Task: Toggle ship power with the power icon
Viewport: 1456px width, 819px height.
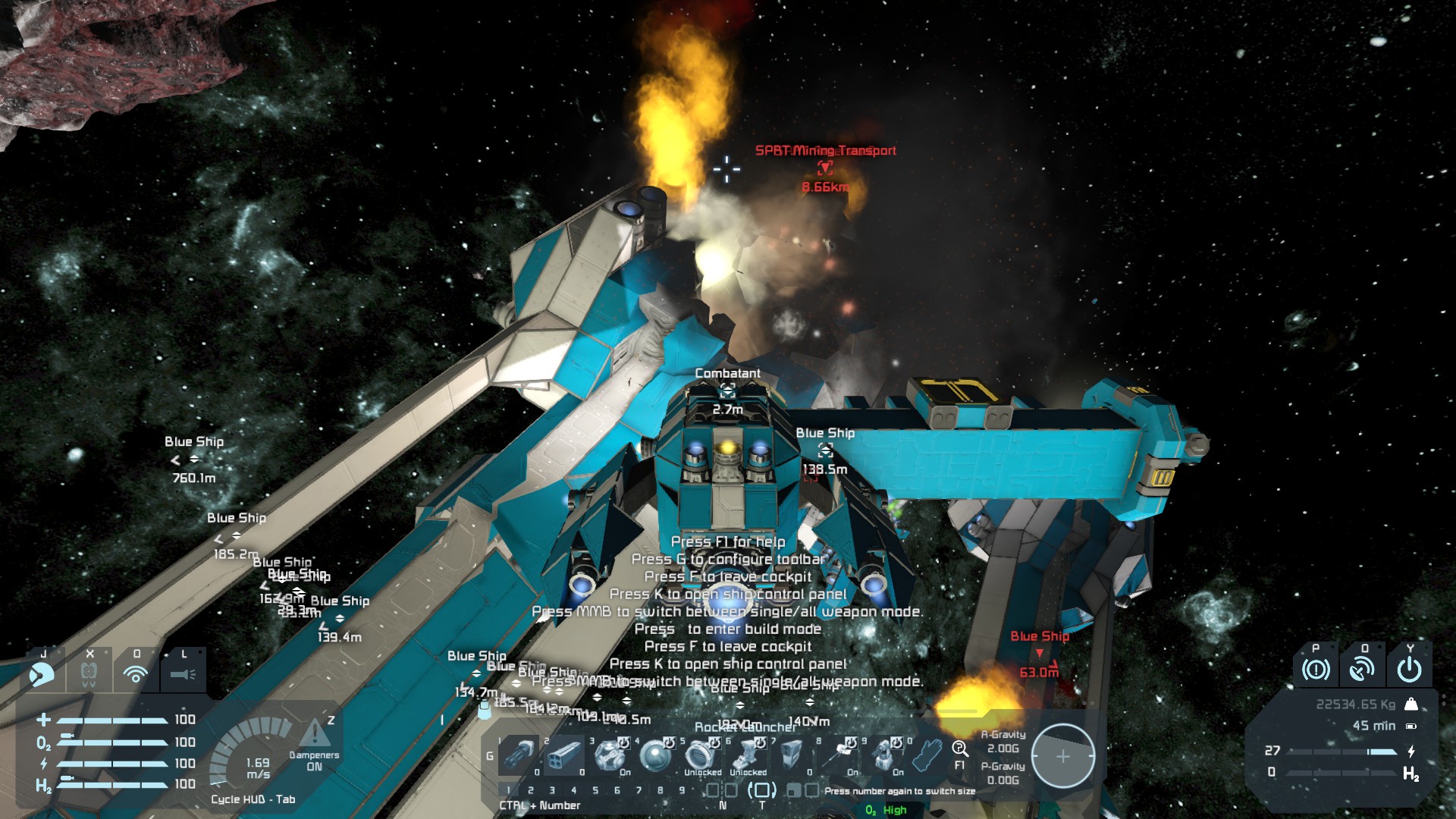Action: pos(1410,670)
